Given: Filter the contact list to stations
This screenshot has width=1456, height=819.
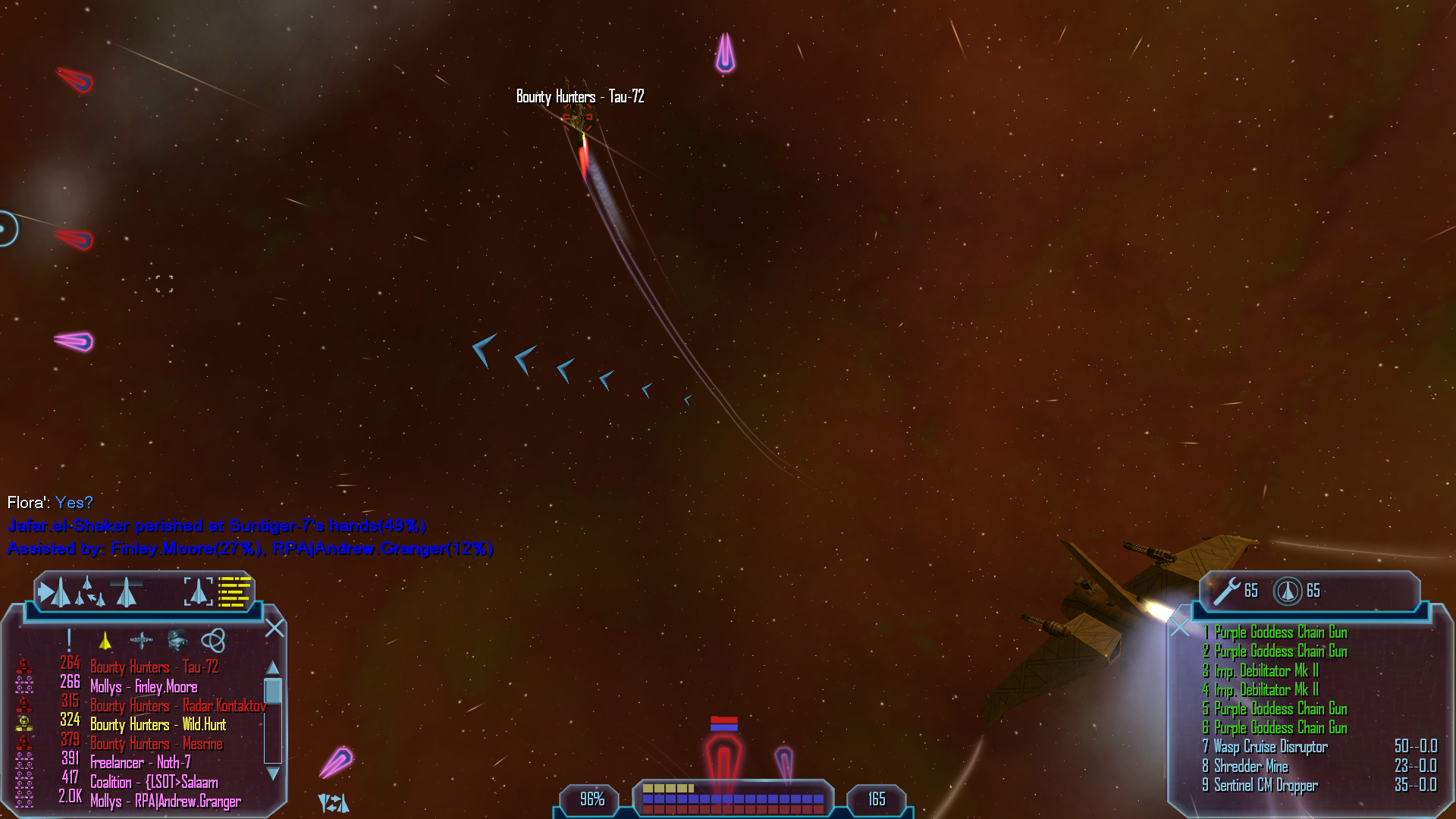Looking at the screenshot, I should (x=141, y=642).
